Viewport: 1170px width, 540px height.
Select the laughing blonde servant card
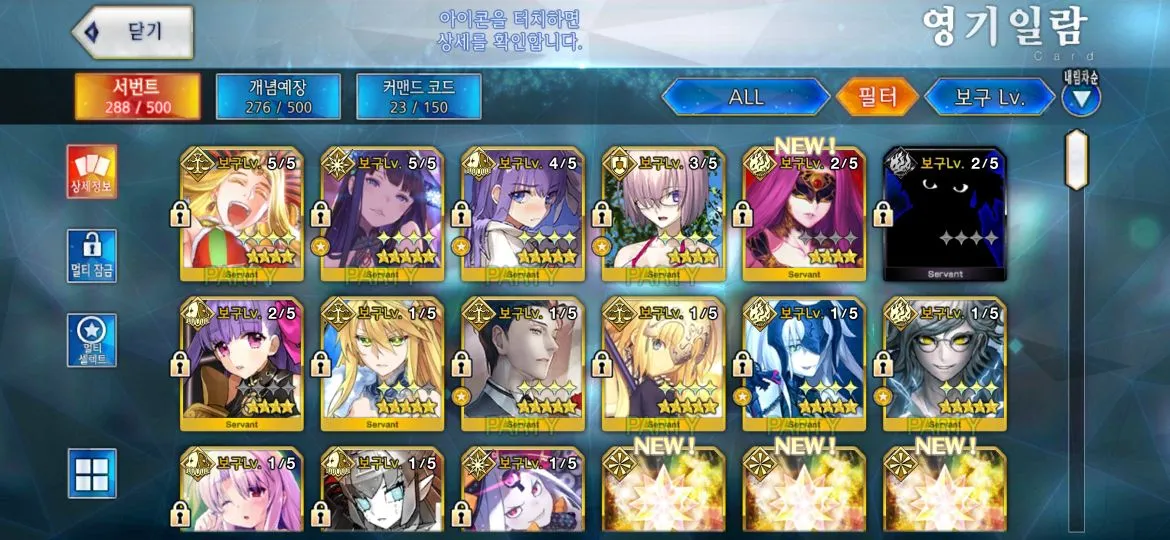pos(242,214)
